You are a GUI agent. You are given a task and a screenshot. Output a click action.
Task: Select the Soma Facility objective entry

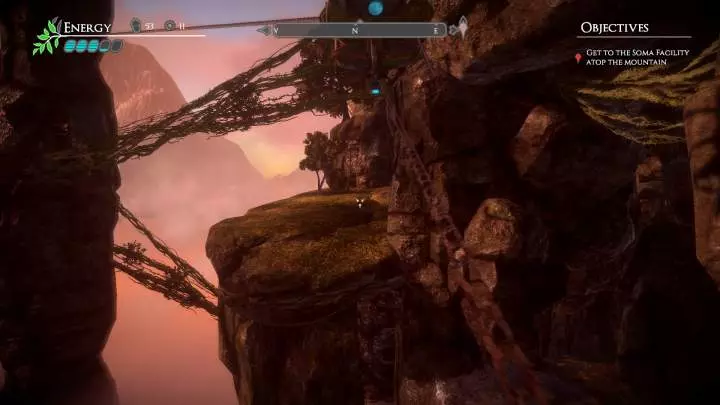(x=627, y=58)
